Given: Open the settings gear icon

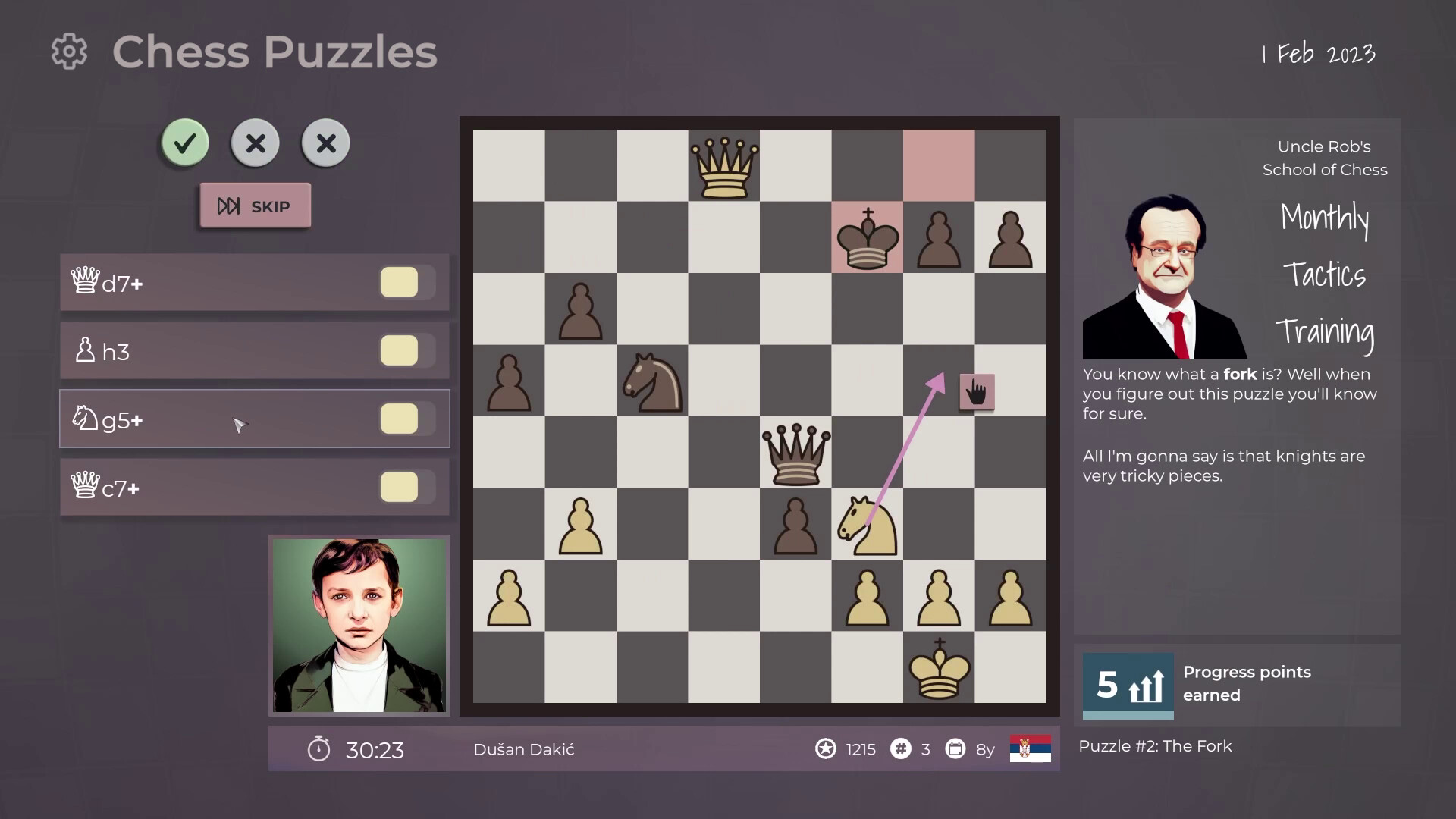Looking at the screenshot, I should click(69, 52).
